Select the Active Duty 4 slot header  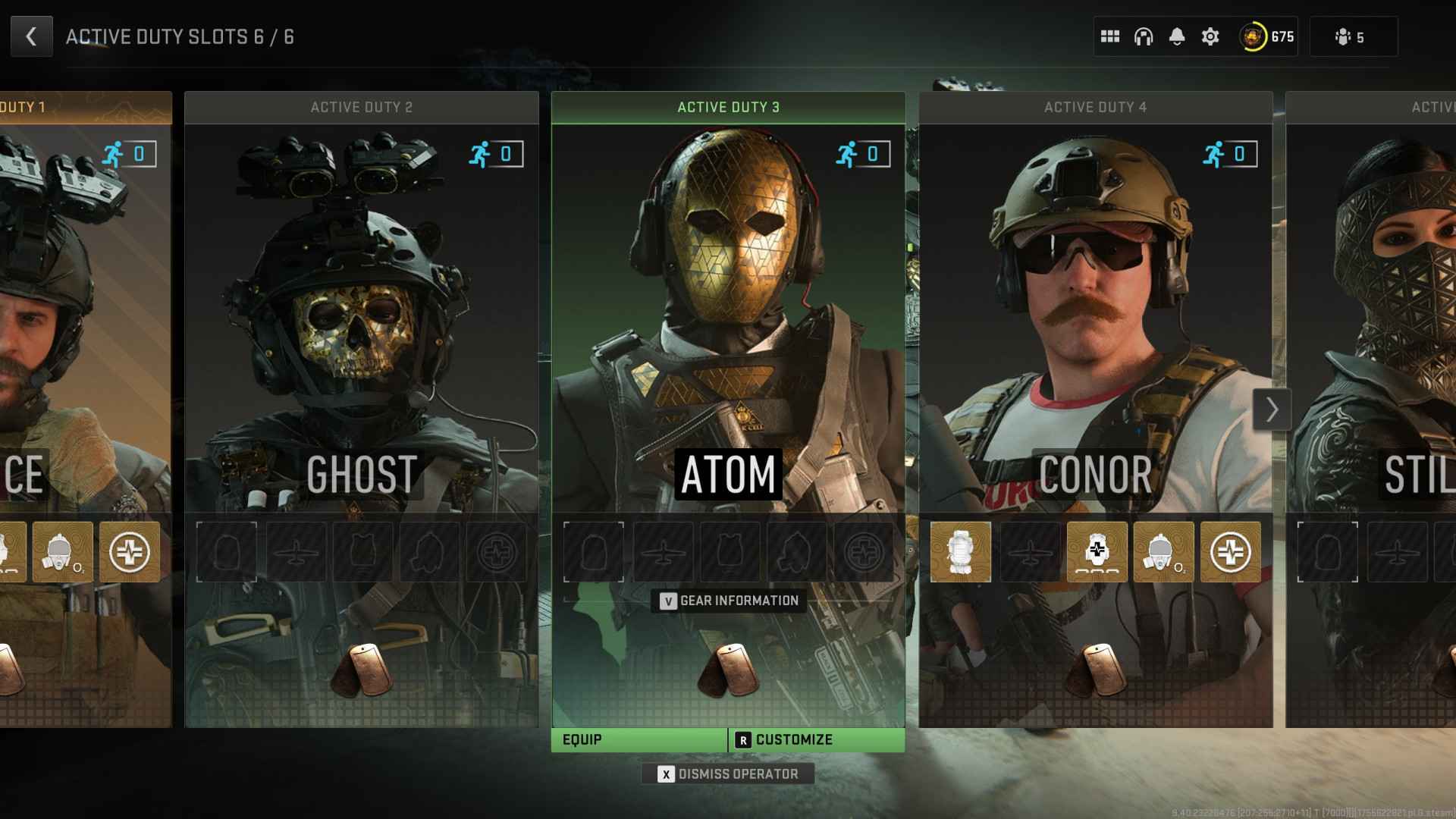(1094, 107)
